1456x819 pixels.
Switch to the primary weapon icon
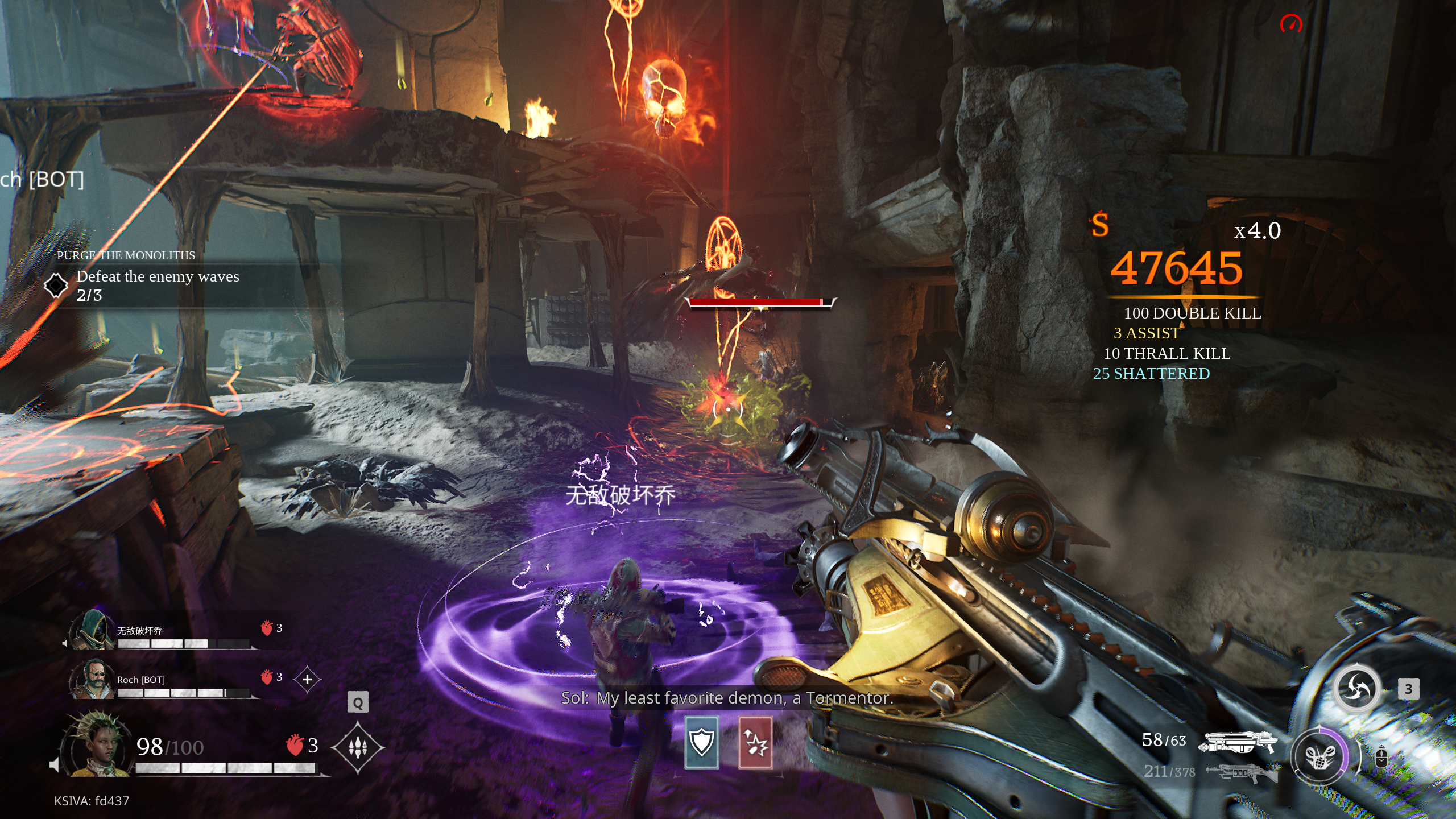tap(1238, 742)
